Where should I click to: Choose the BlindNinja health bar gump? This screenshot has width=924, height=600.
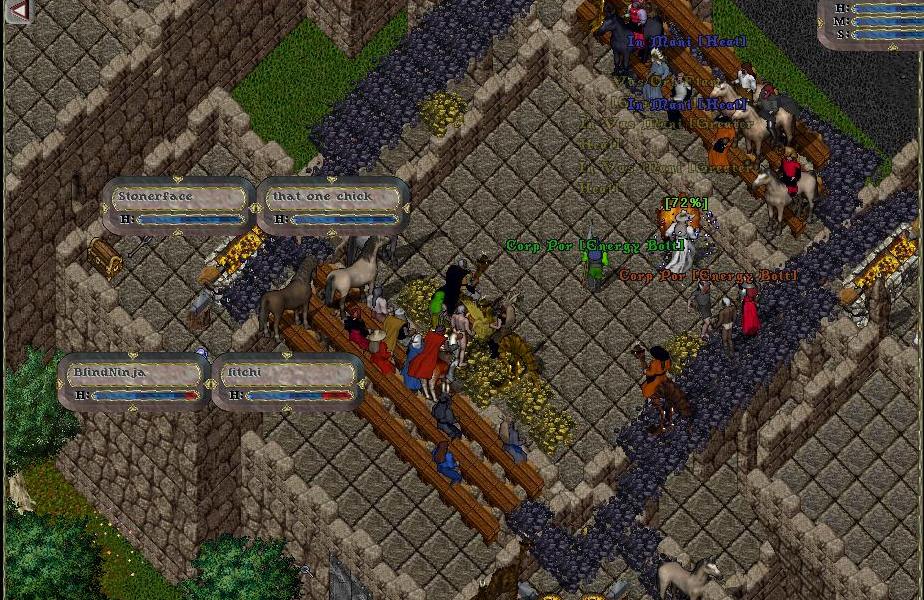coord(134,382)
